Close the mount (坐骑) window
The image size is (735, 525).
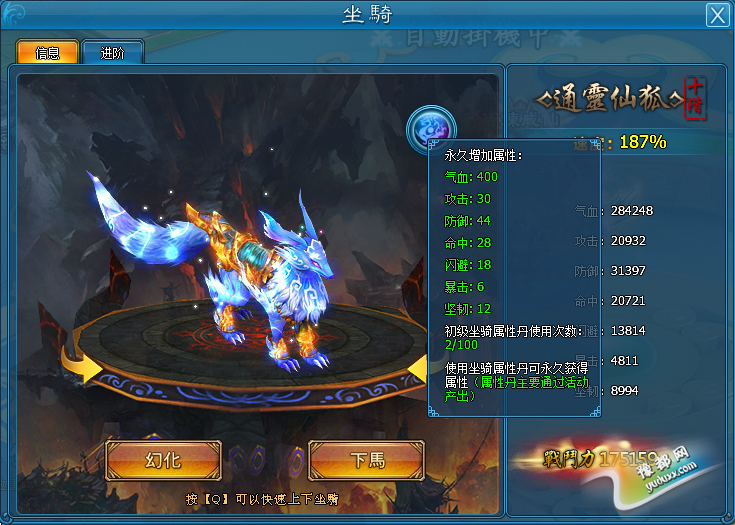pyautogui.click(x=716, y=15)
